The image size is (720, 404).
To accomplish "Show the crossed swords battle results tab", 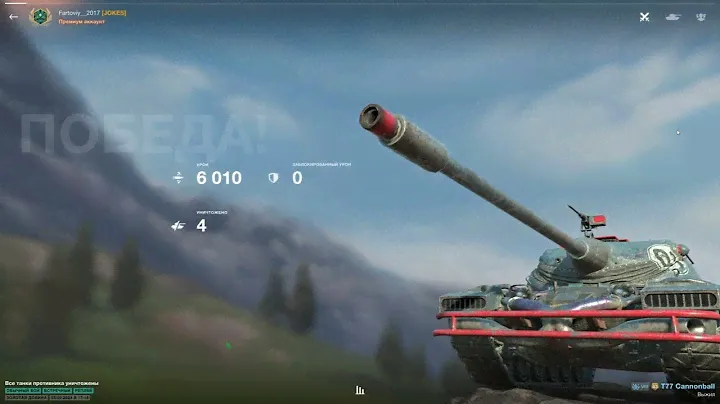I will tap(645, 16).
